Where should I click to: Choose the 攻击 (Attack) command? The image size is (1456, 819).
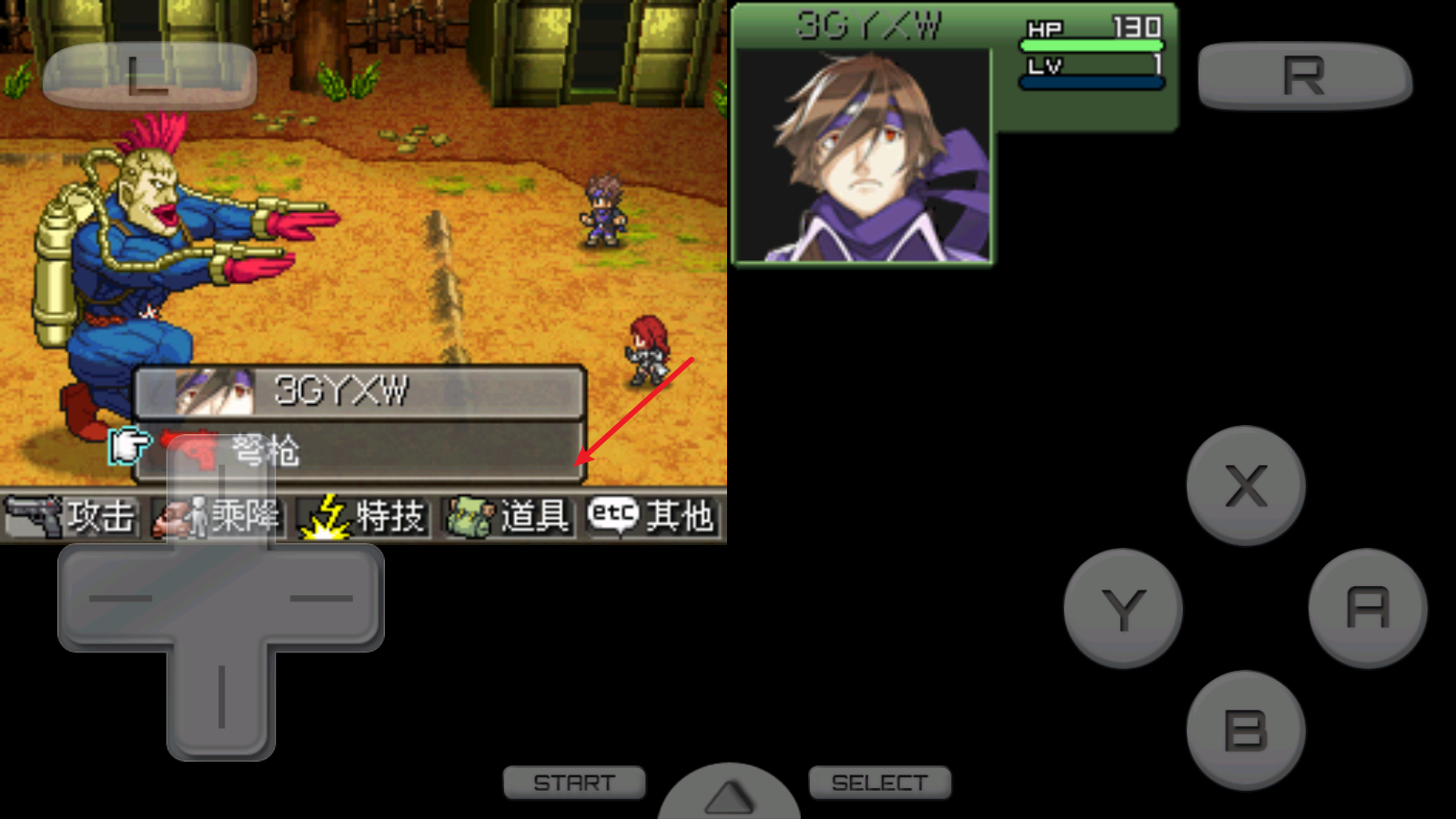coord(73,517)
